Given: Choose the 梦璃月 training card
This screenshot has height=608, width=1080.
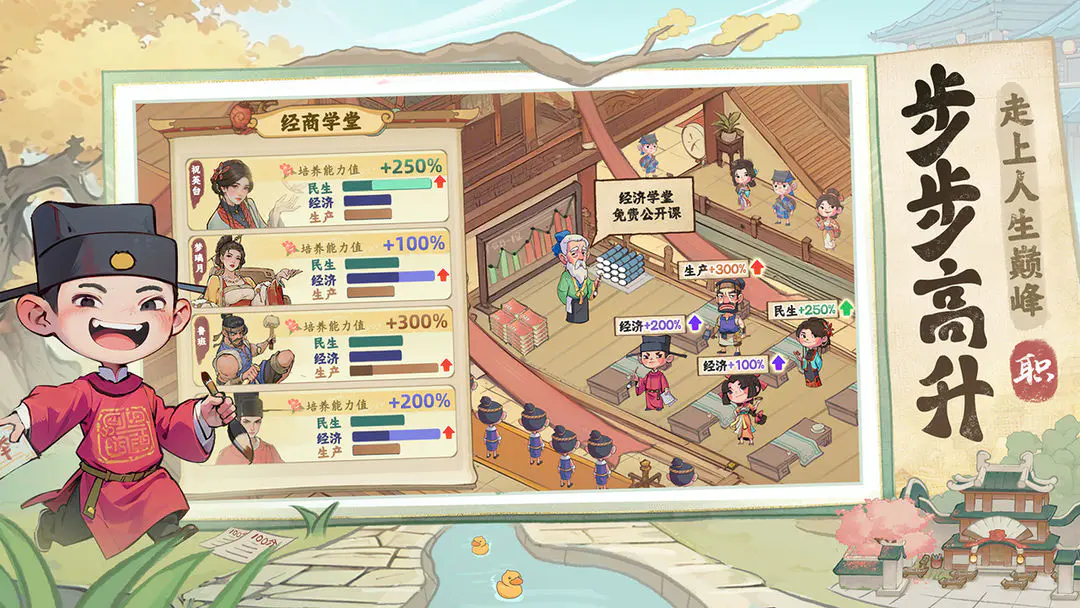Looking at the screenshot, I should tap(315, 267).
